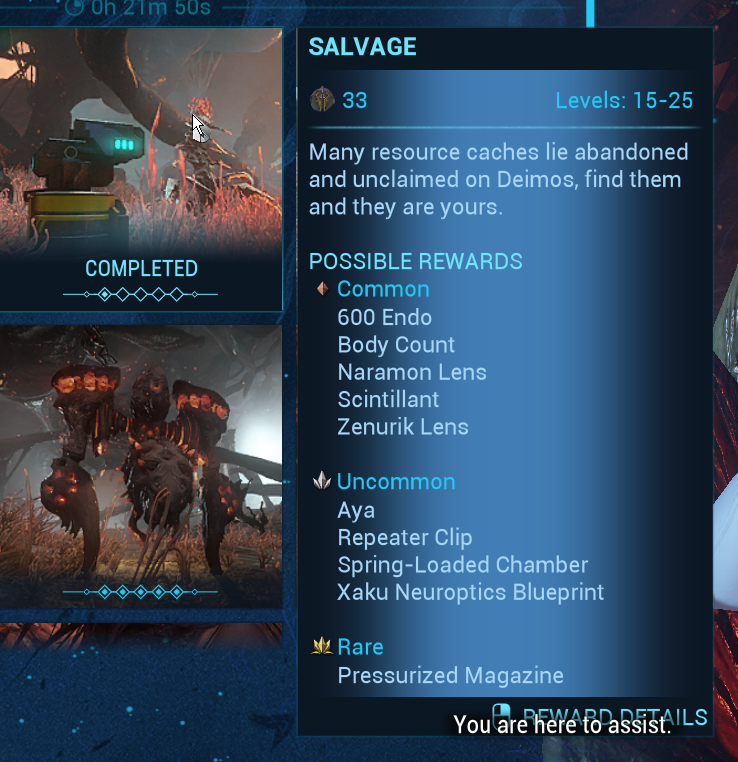Open the Reward Details view
The image size is (738, 762).
[610, 716]
